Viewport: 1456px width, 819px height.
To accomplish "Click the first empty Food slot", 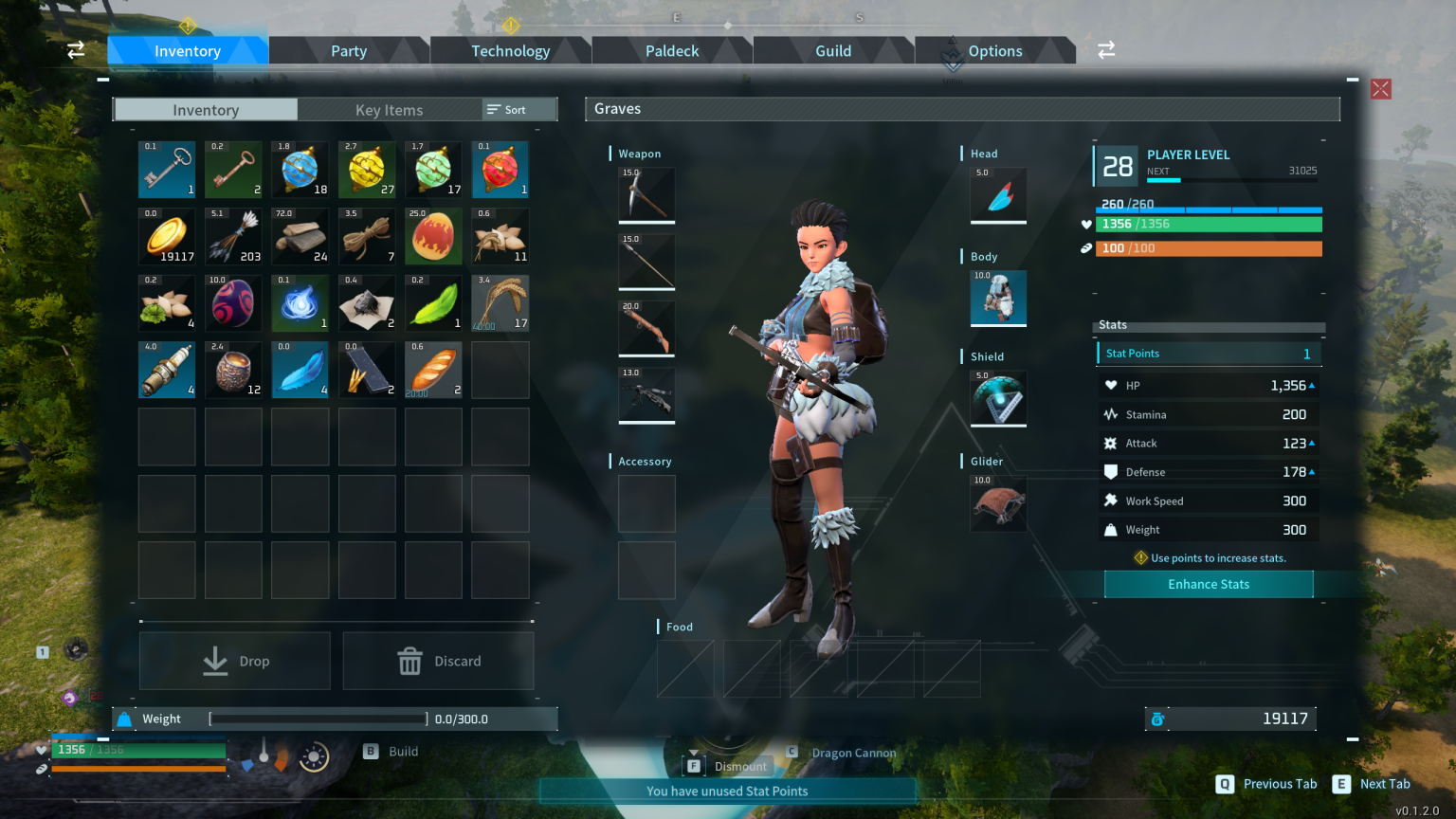I will coord(684,669).
